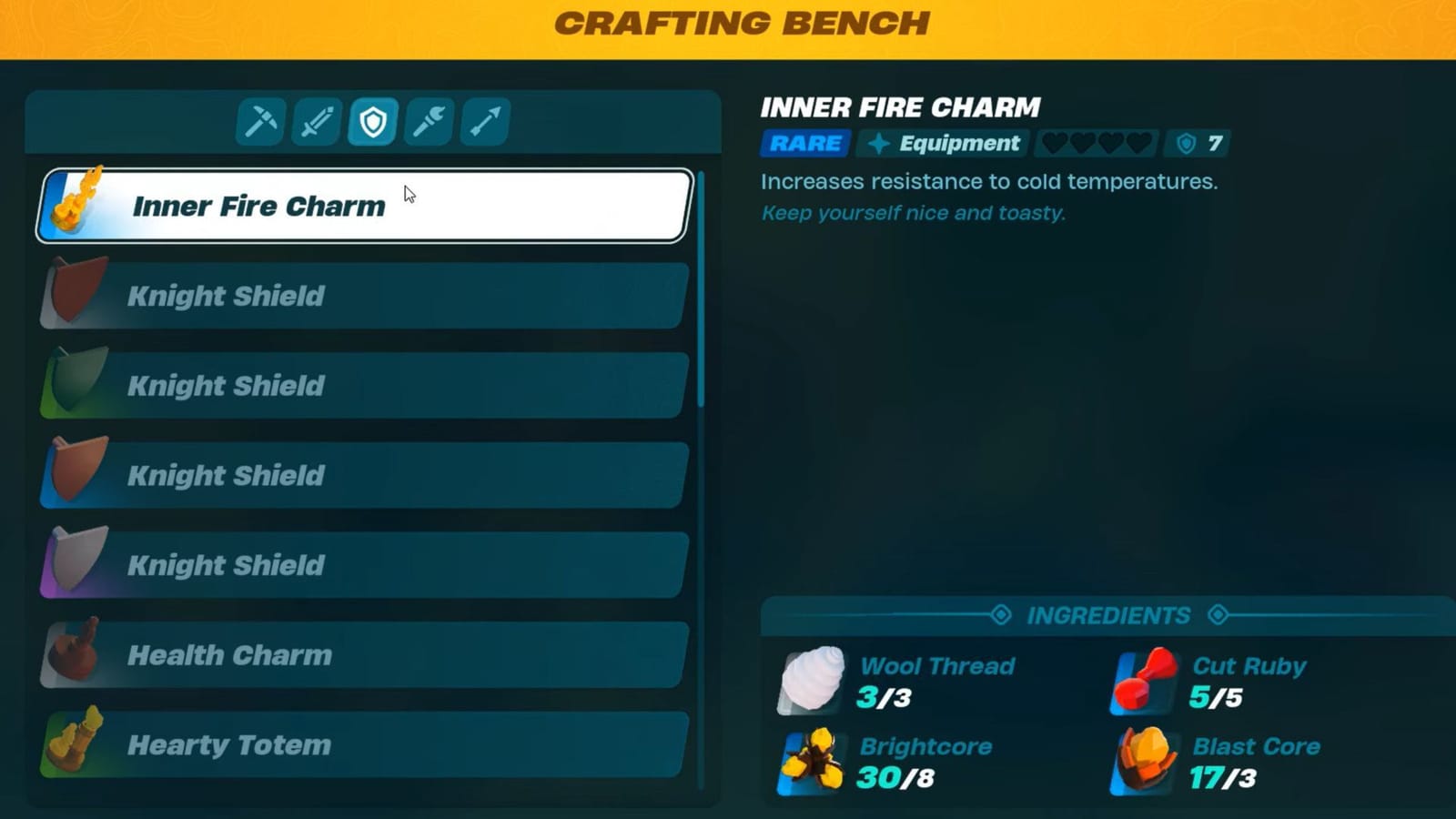Image resolution: width=1456 pixels, height=819 pixels.
Task: Click the Cut Ruby ingredient icon
Action: point(1143,682)
